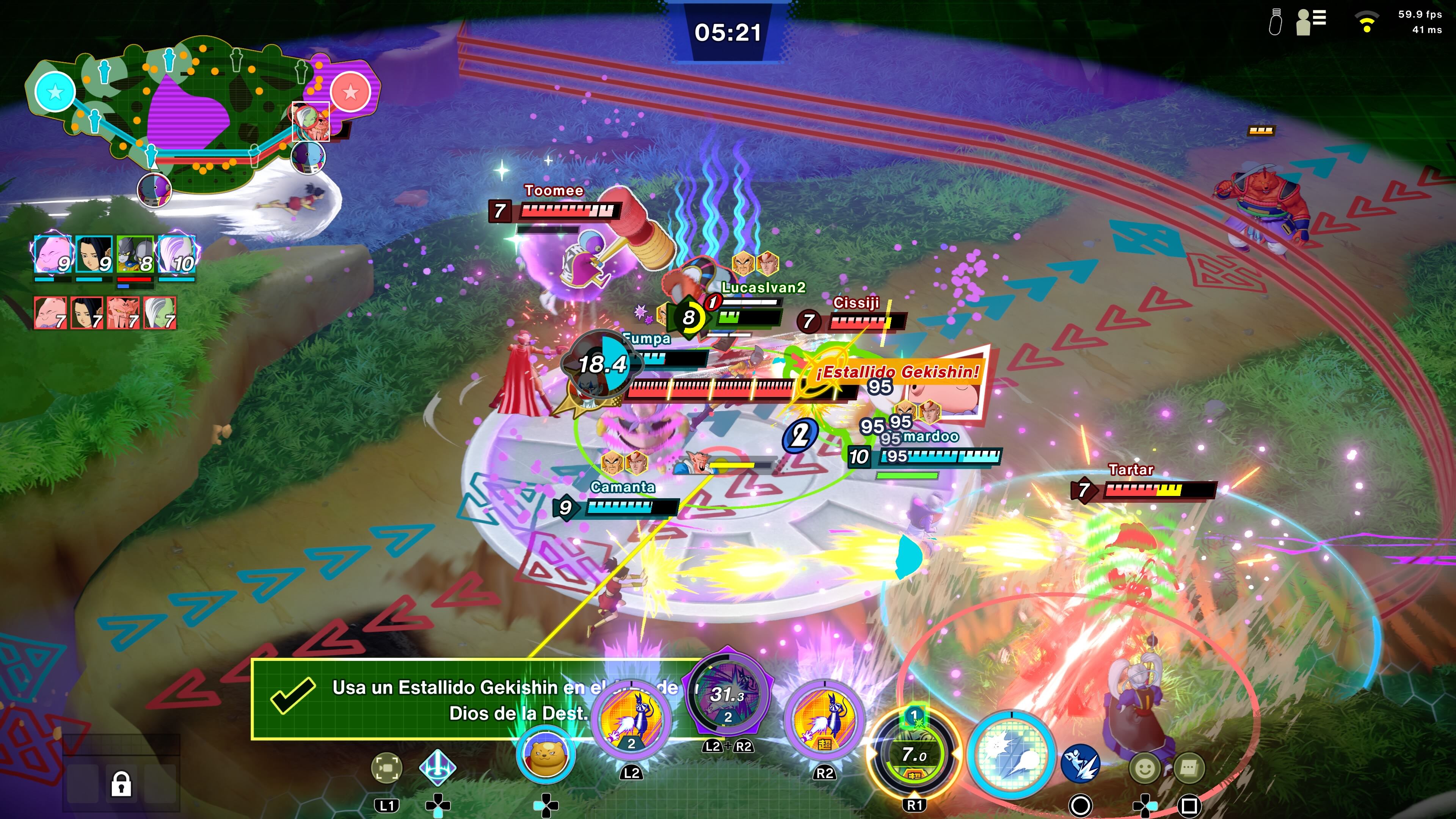Select the red team star base on minimap
The image size is (1456, 819).
point(350,91)
